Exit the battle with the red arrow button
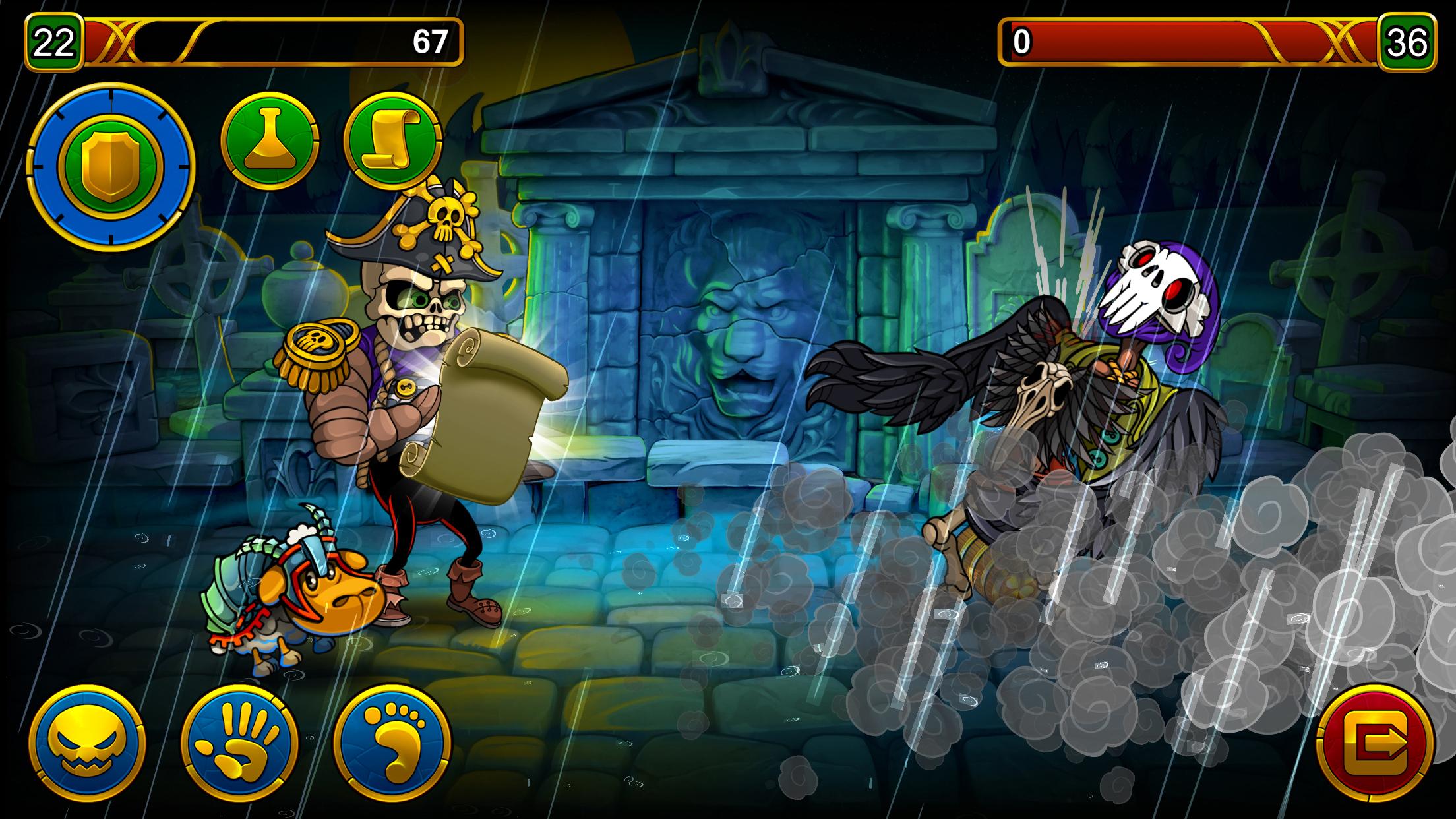The height and width of the screenshot is (819, 1456). [x=1375, y=743]
